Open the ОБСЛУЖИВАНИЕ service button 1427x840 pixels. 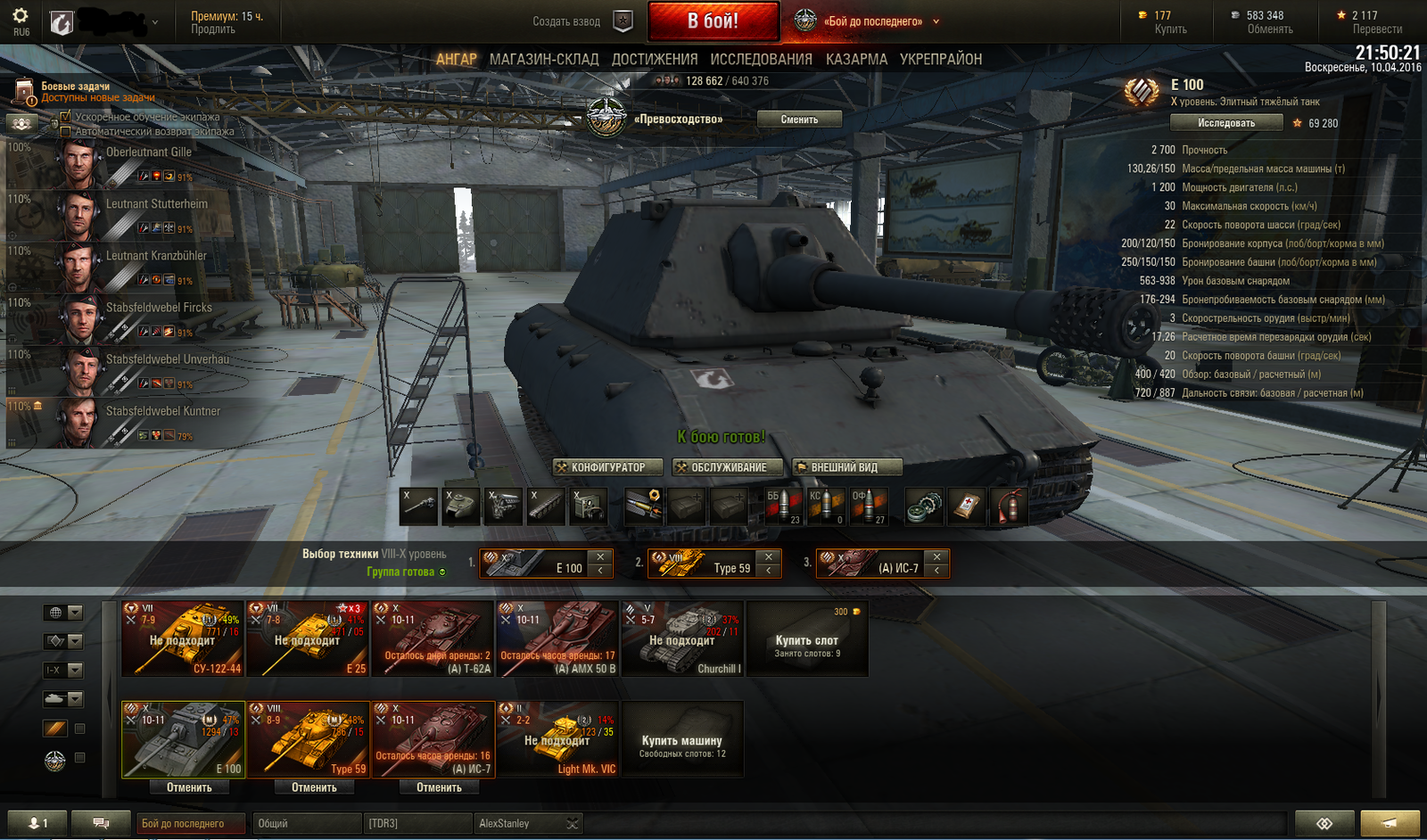[x=728, y=467]
